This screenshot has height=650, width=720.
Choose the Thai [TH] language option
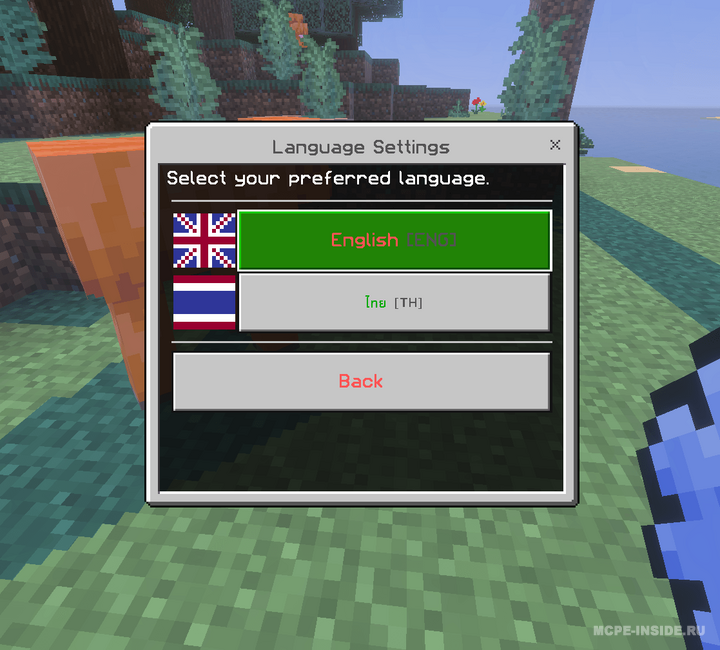coord(394,302)
